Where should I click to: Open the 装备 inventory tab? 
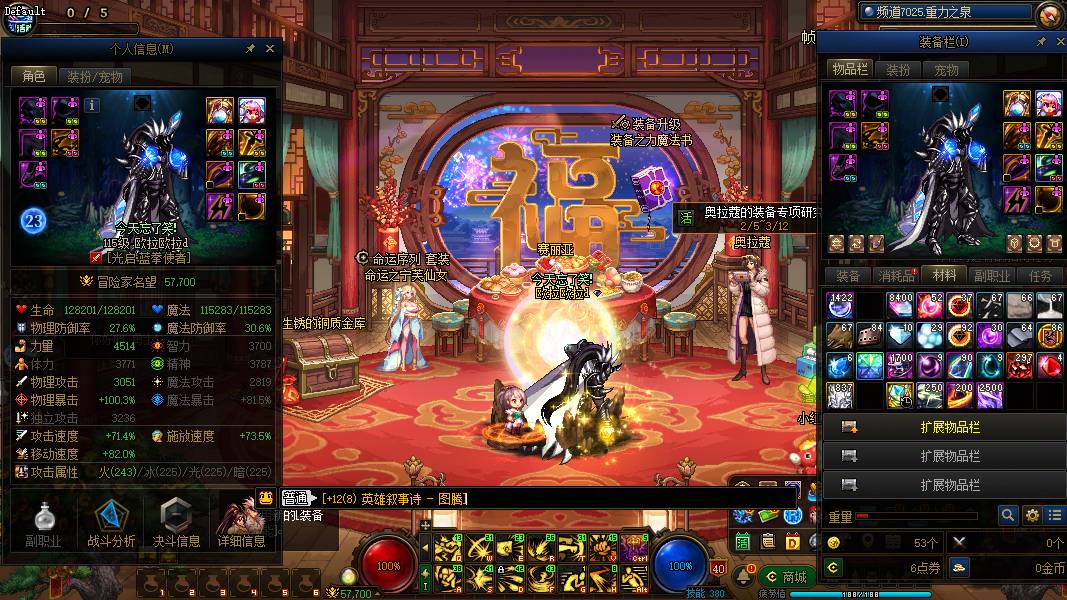pyautogui.click(x=848, y=276)
